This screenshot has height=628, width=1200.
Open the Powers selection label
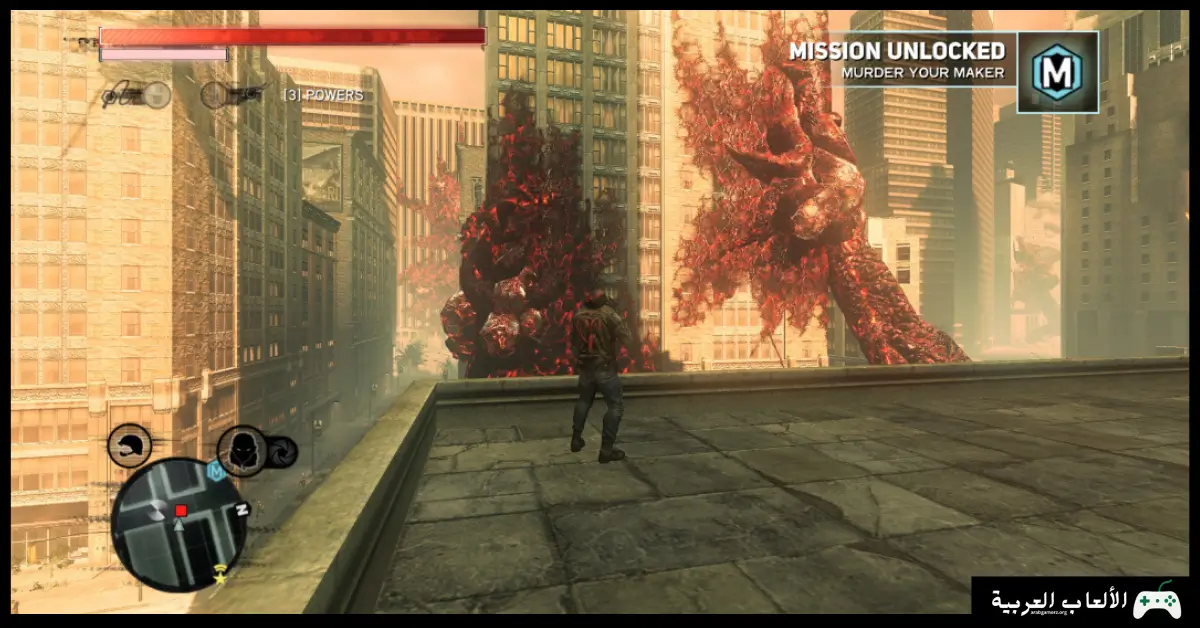[323, 95]
